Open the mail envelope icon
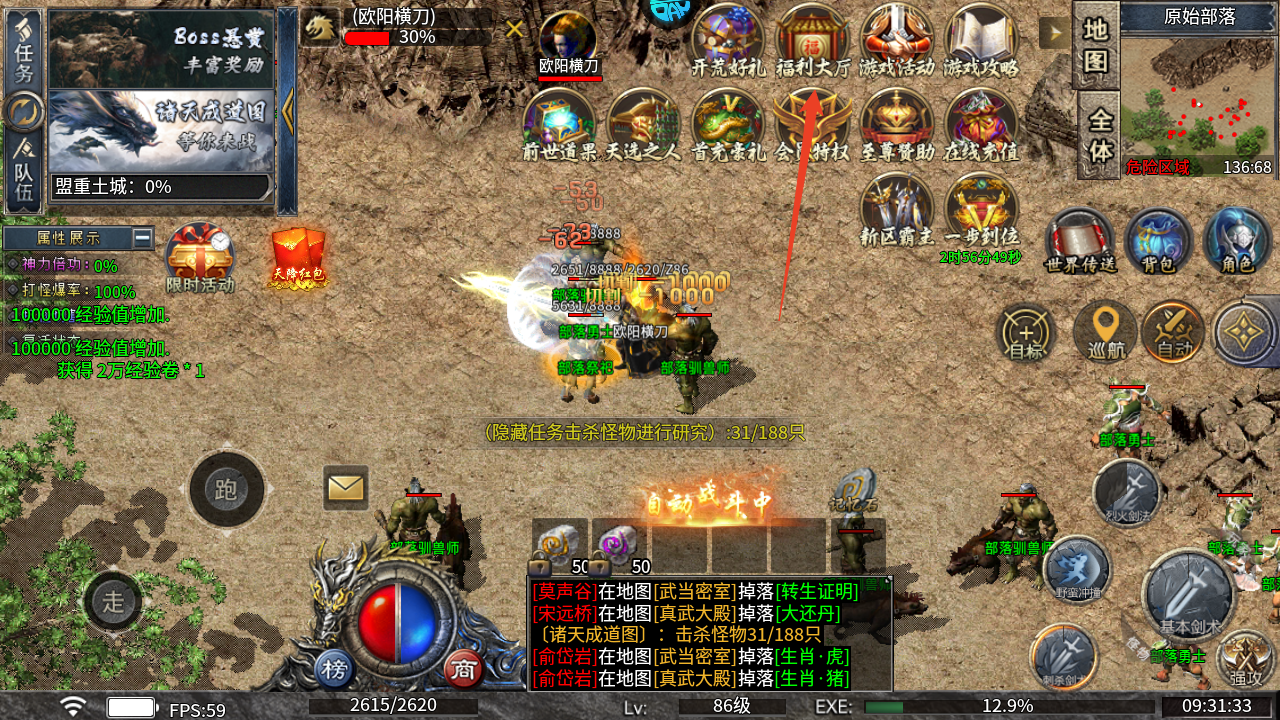 pyautogui.click(x=346, y=487)
